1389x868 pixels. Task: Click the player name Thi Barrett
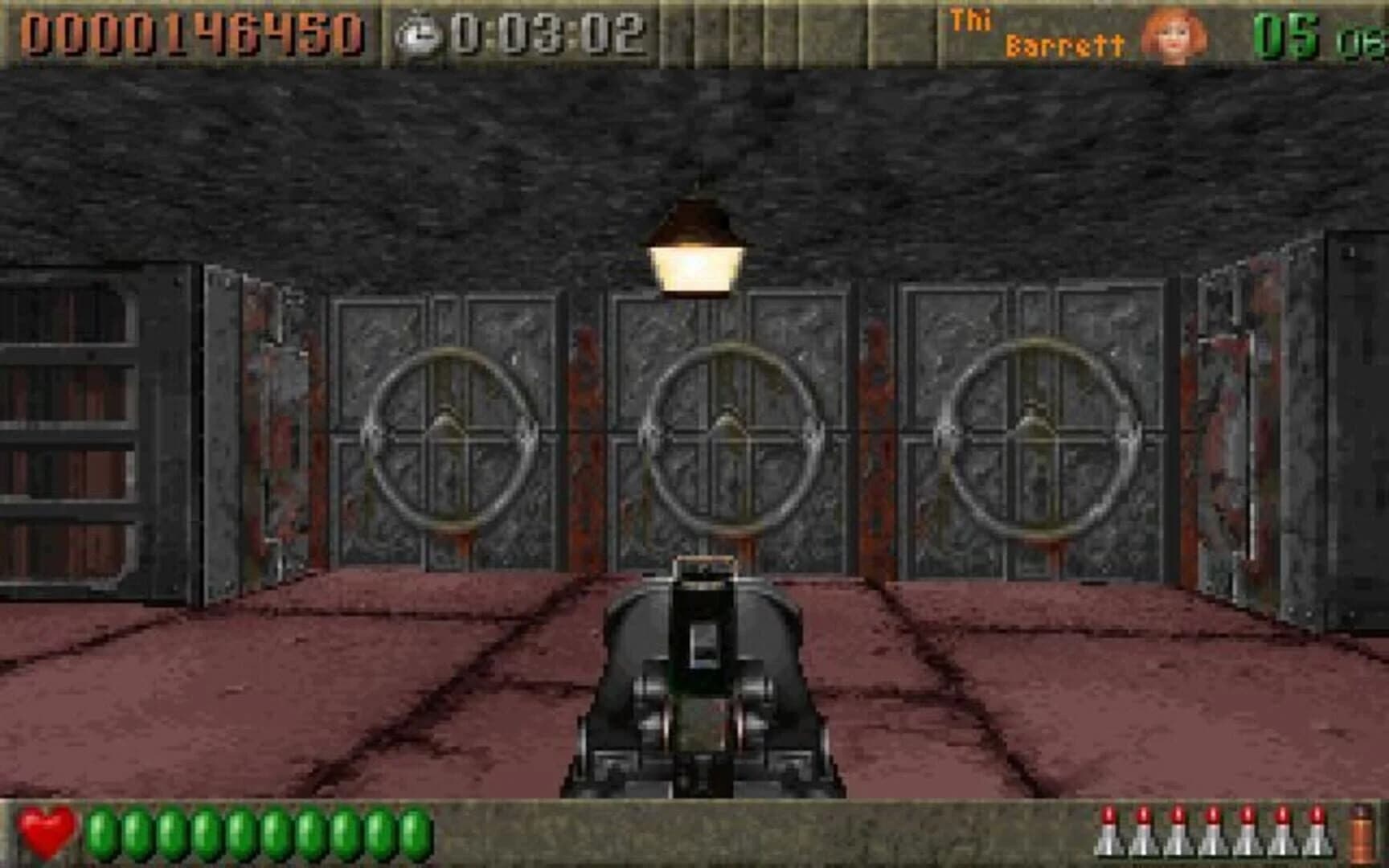(x=1037, y=32)
